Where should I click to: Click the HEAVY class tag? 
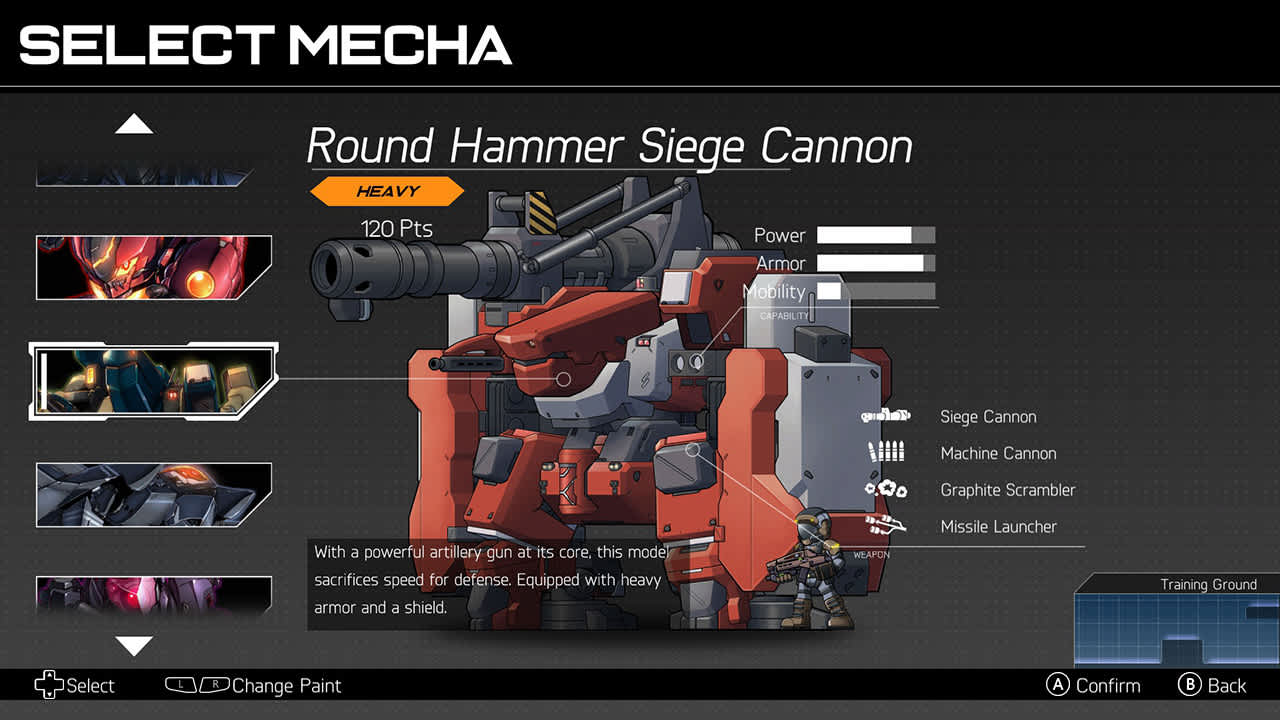click(388, 191)
